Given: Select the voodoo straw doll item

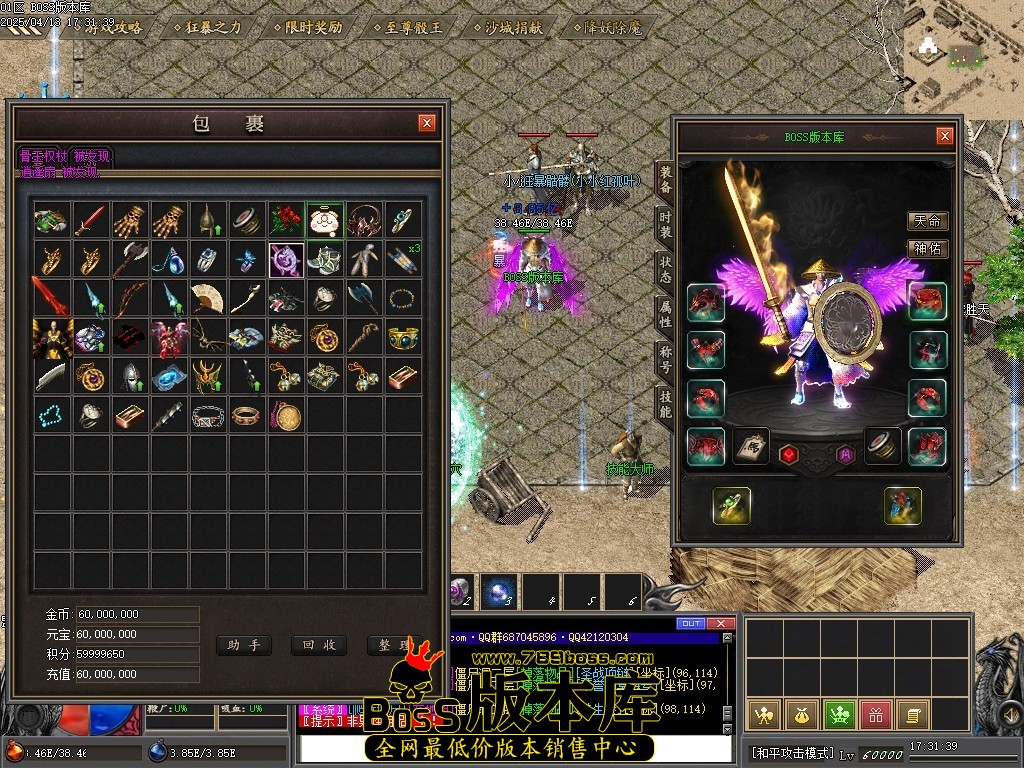Looking at the screenshot, I should (364, 259).
